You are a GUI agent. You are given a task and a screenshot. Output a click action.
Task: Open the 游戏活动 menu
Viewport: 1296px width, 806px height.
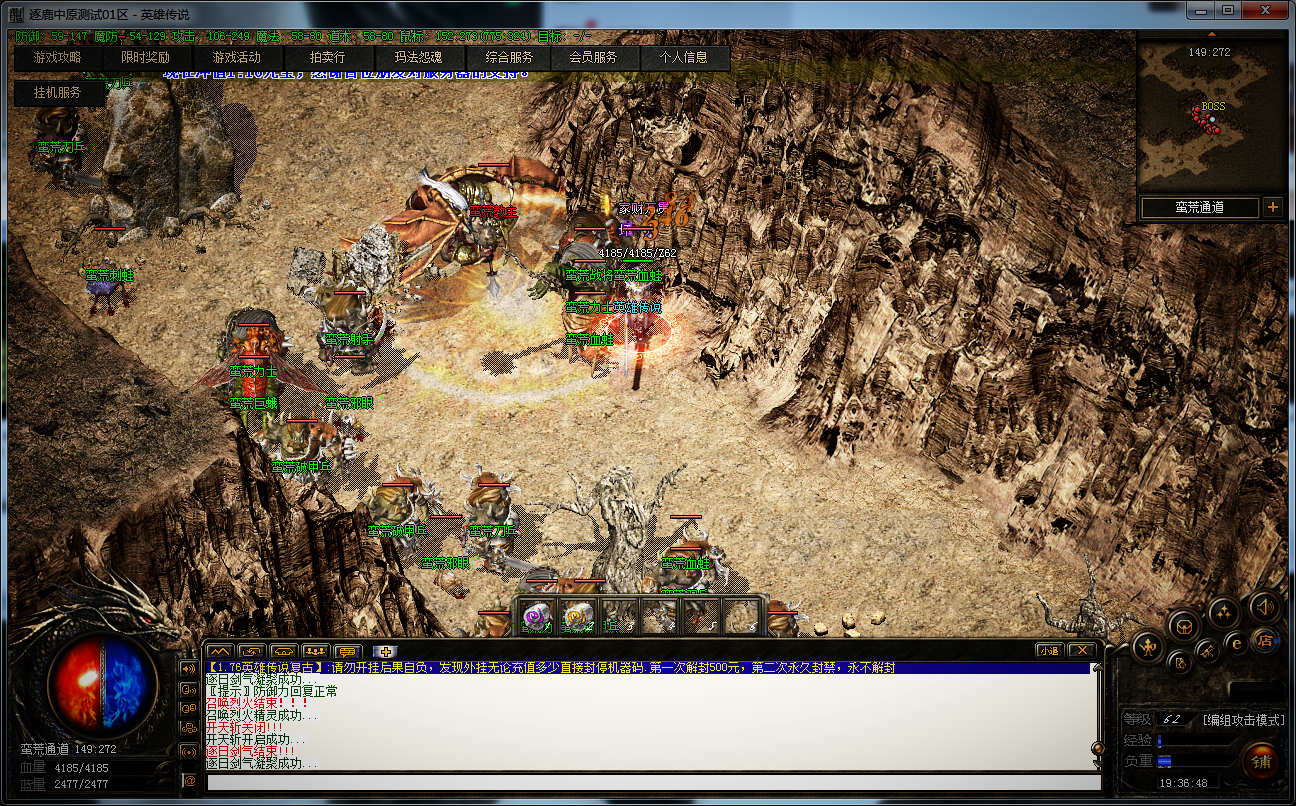236,58
